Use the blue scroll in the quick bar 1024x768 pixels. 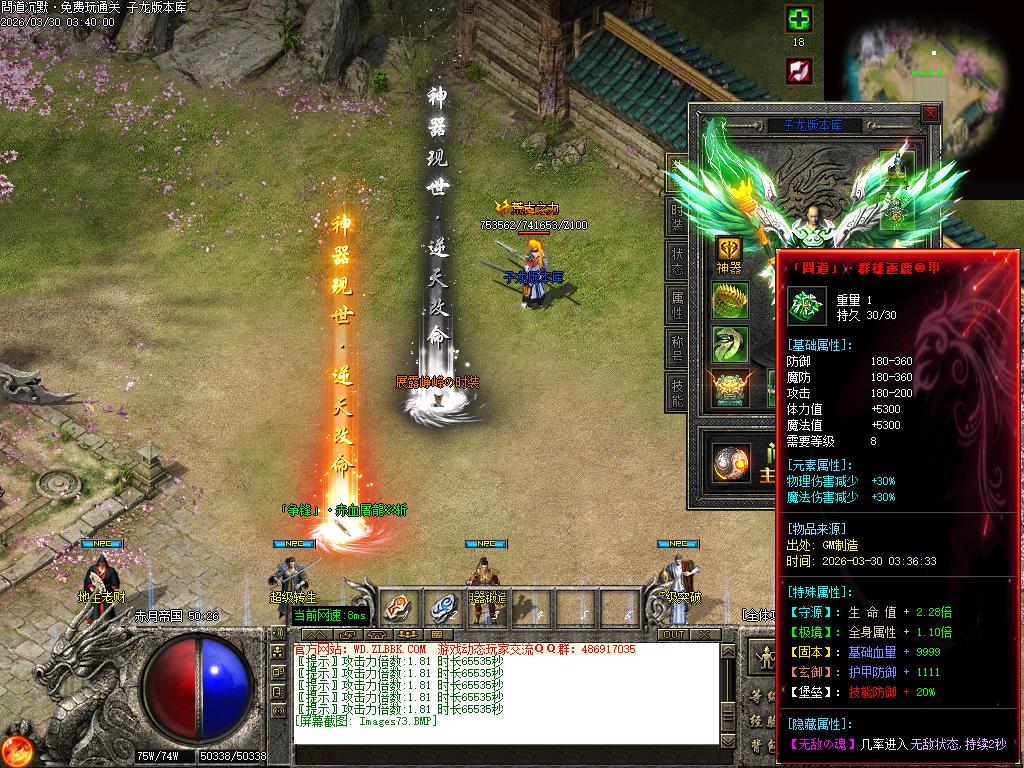point(441,605)
